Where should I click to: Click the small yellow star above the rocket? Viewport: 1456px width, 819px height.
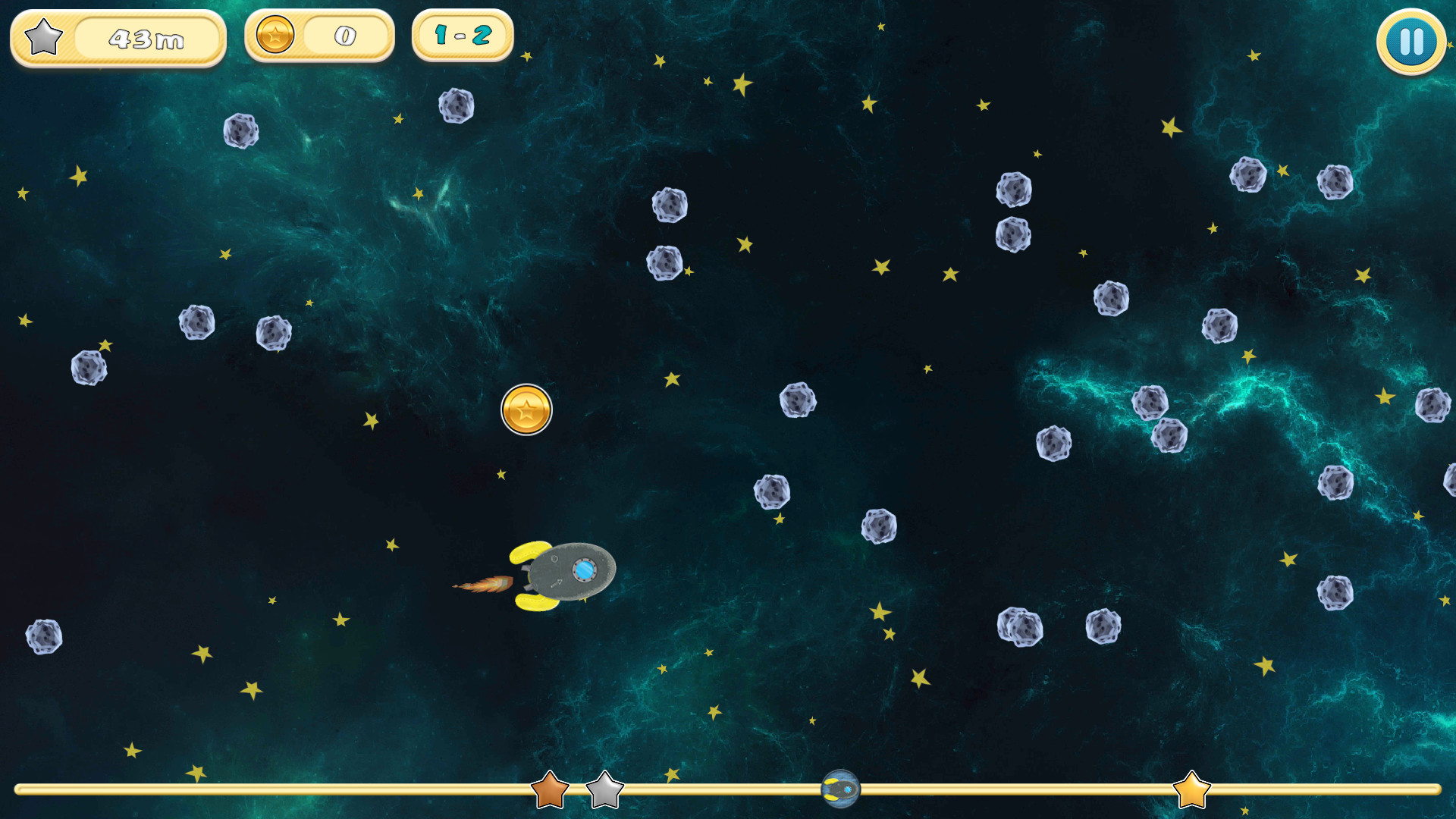point(502,473)
